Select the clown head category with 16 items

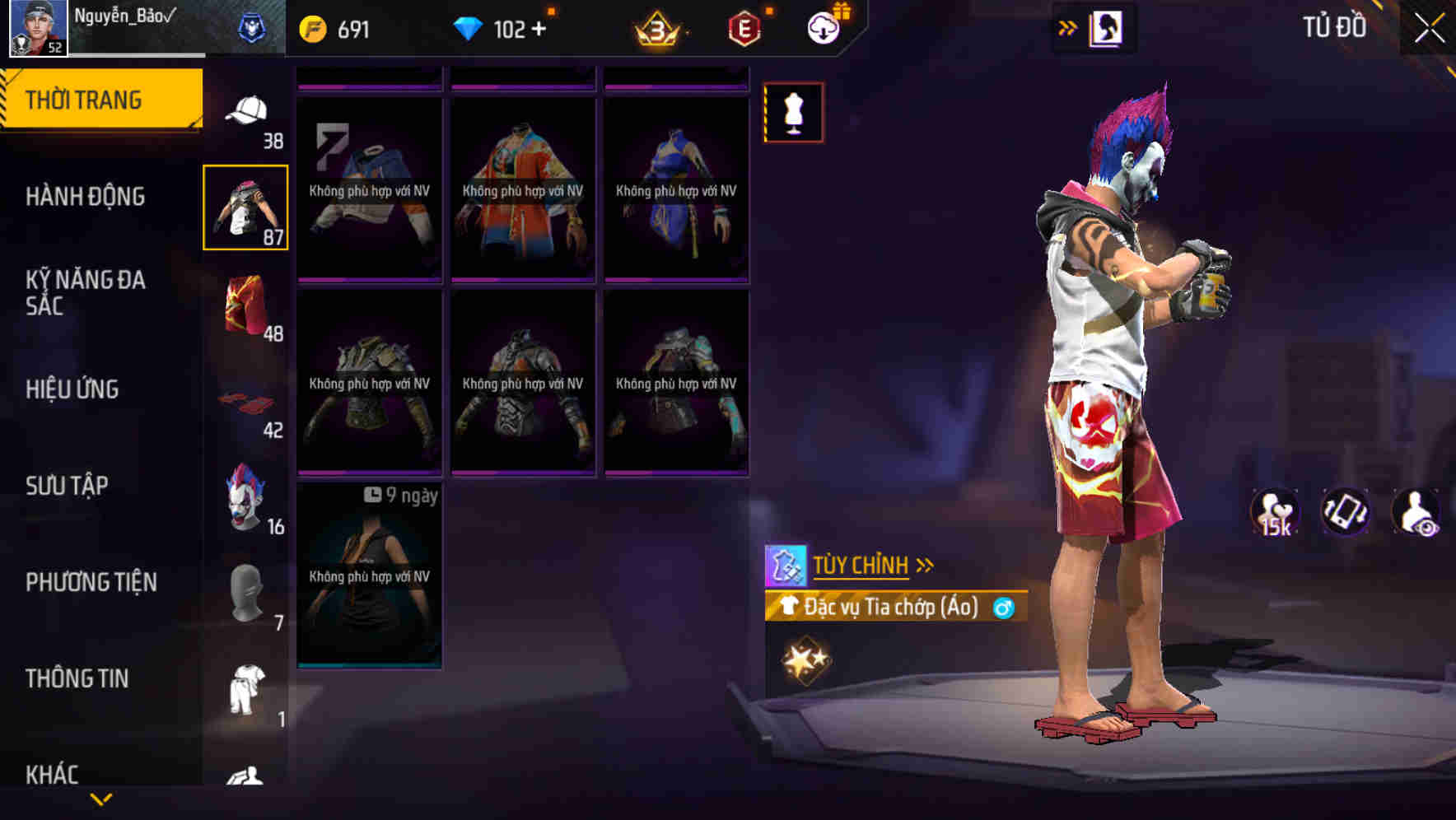click(x=245, y=500)
